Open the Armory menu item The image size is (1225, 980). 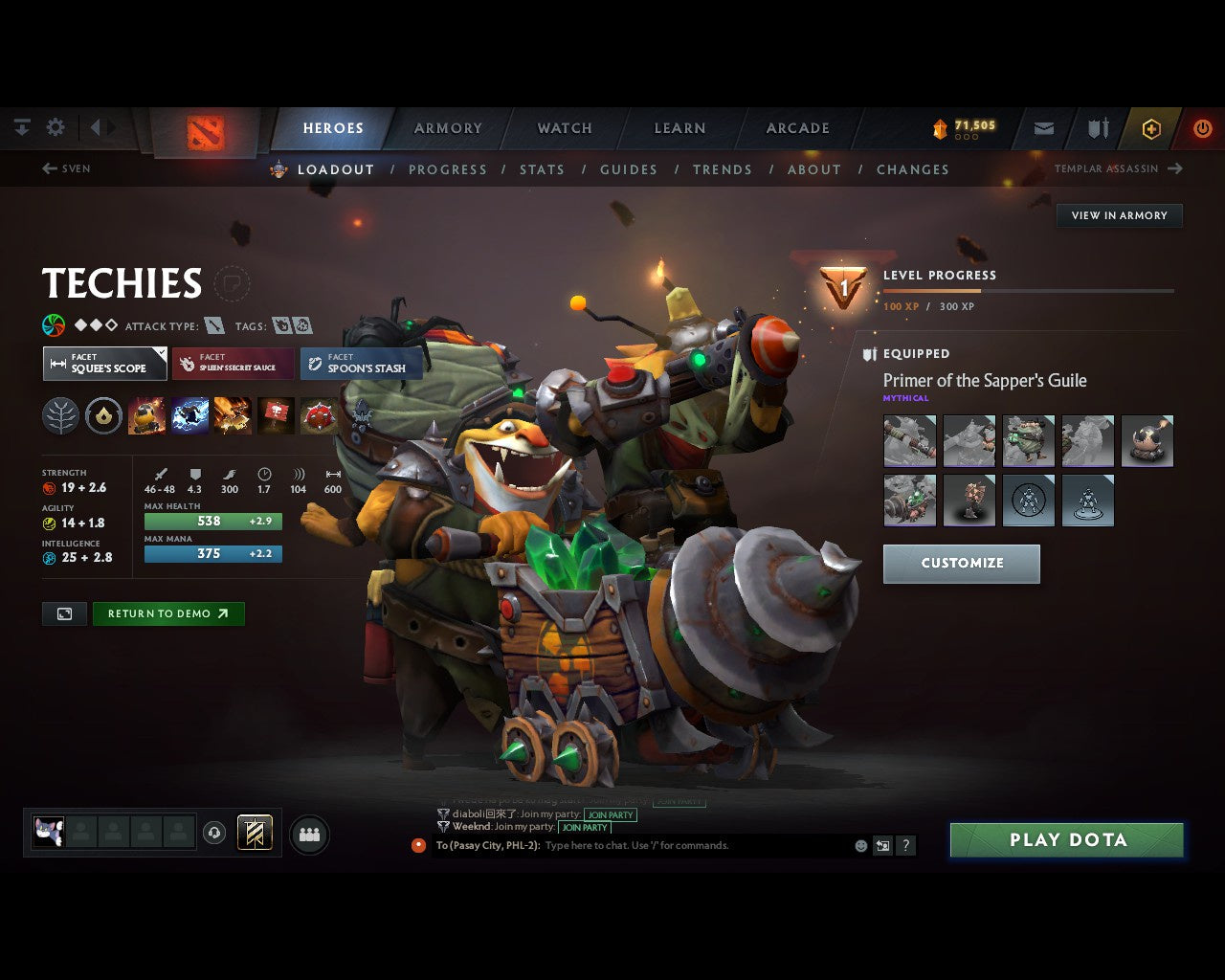click(448, 127)
